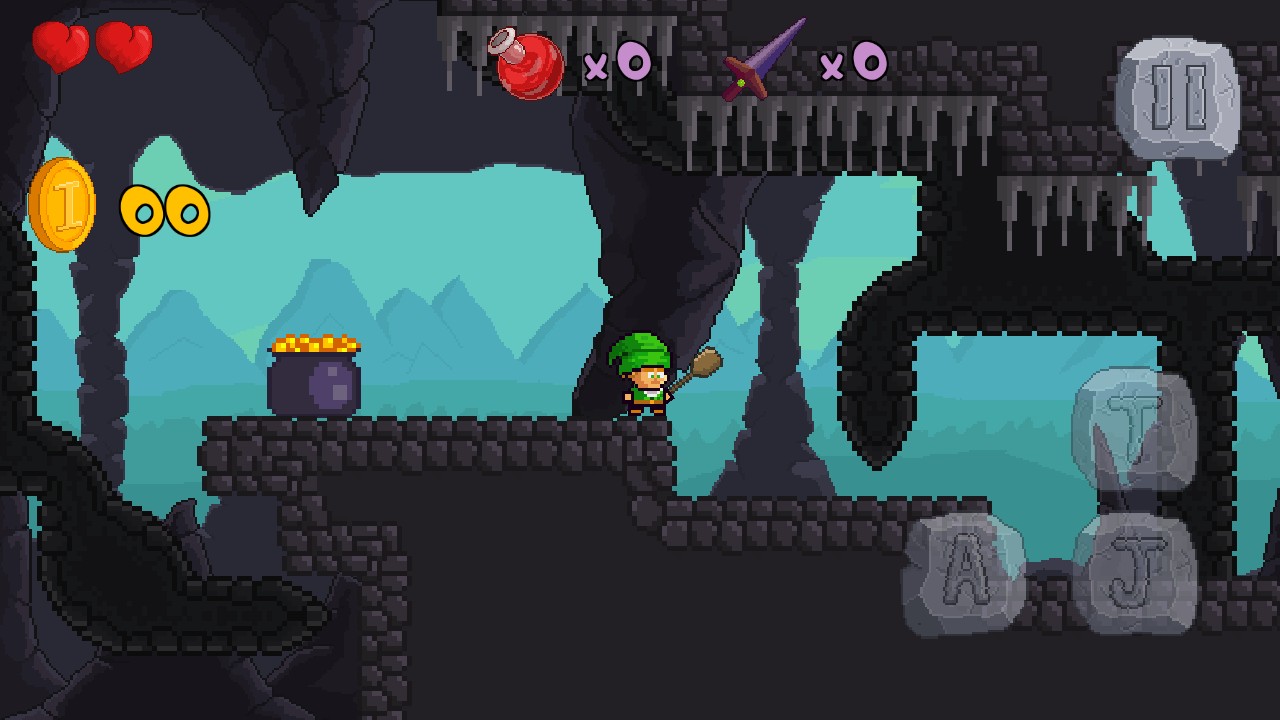
Task: Tap the stone J jump button
Action: point(1136,573)
